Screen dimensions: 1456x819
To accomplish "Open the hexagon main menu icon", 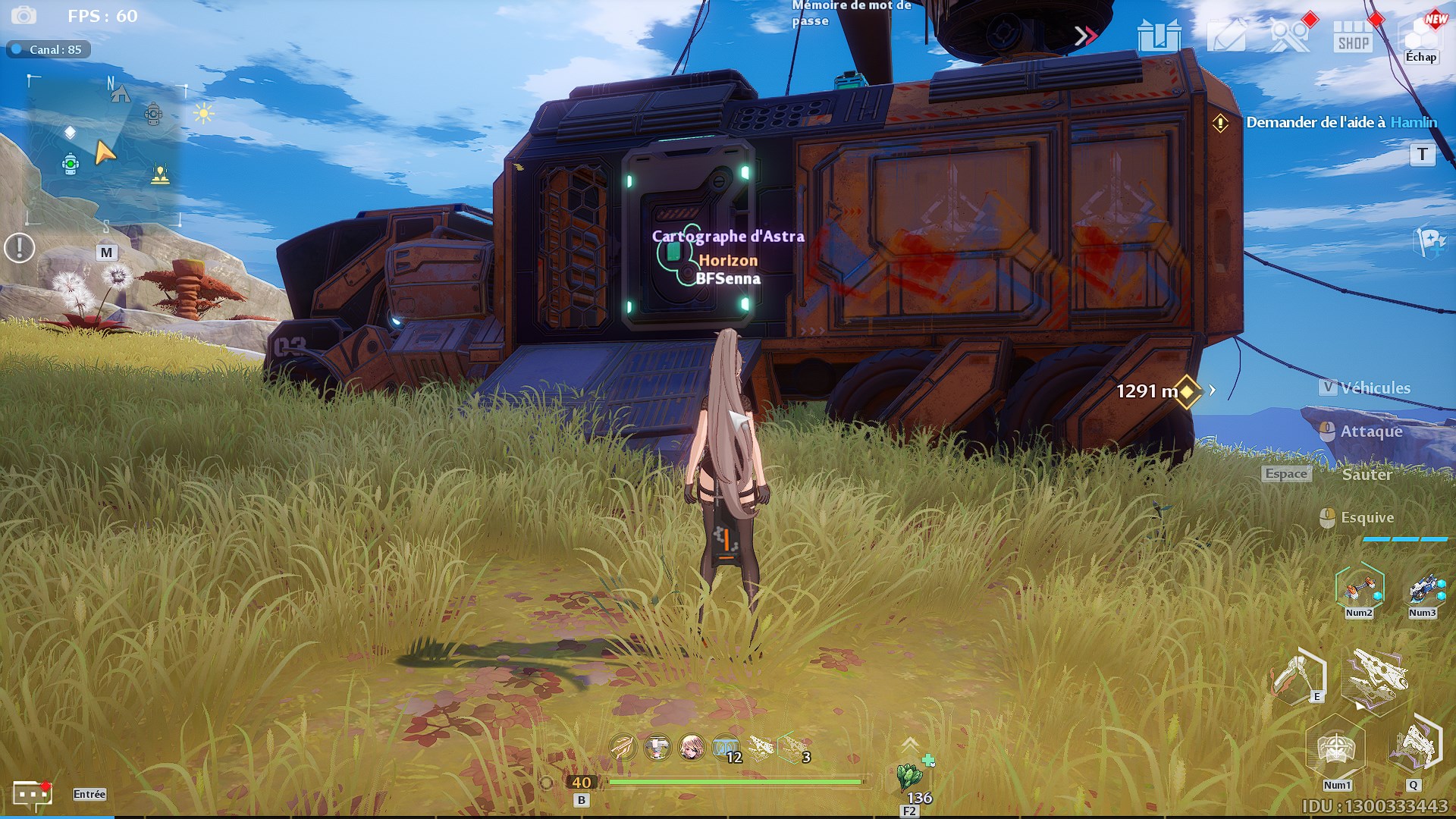I will [x=1420, y=34].
